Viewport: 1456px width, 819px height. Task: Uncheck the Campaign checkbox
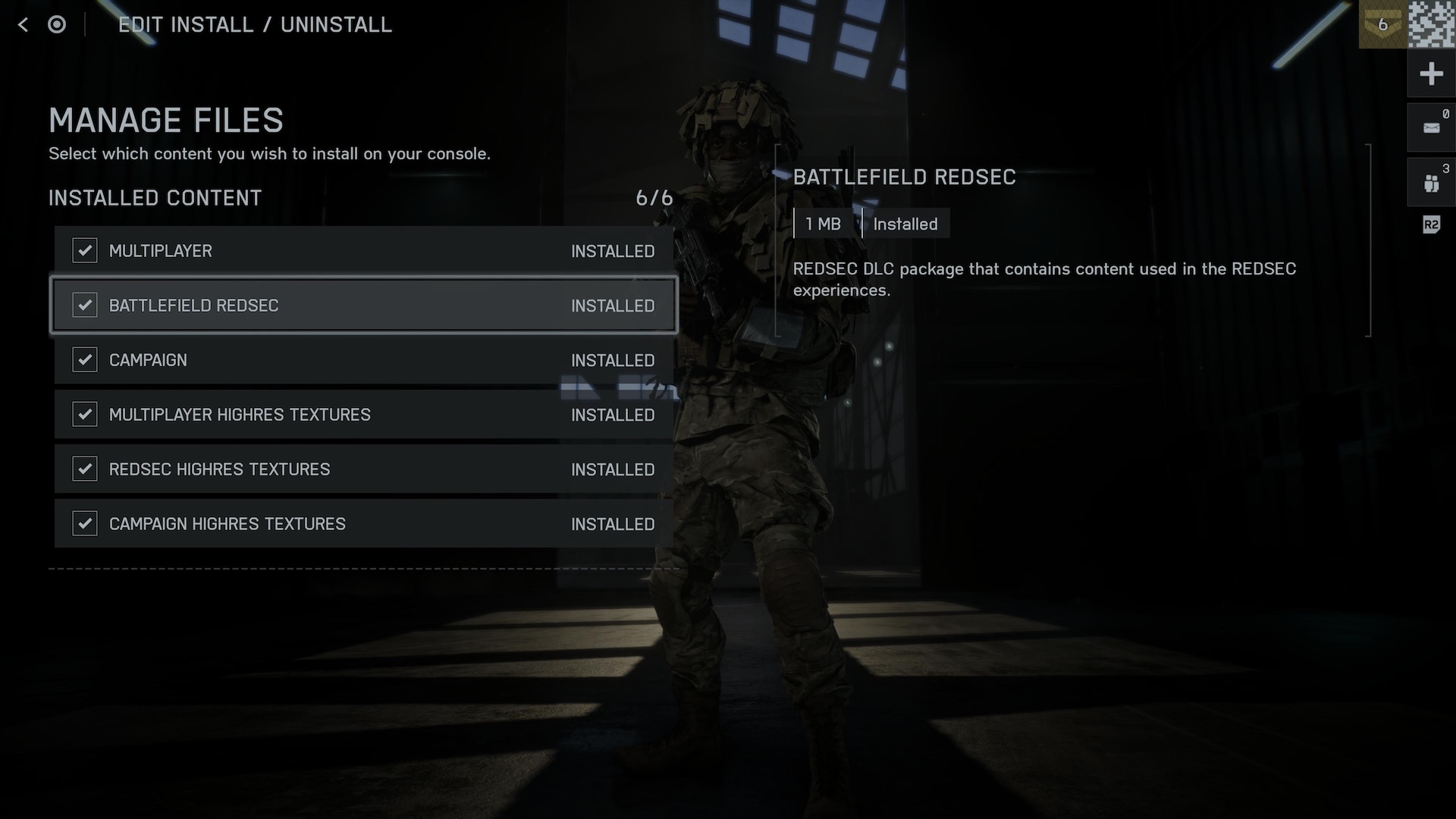click(x=84, y=360)
